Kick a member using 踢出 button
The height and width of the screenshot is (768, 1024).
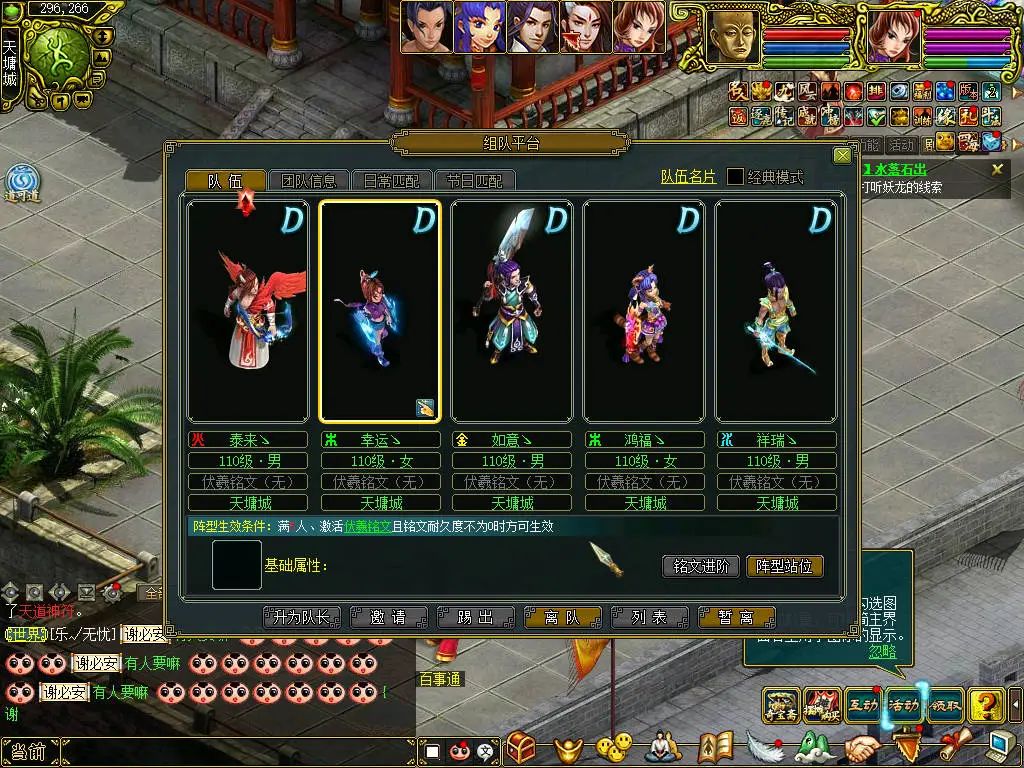tap(475, 618)
